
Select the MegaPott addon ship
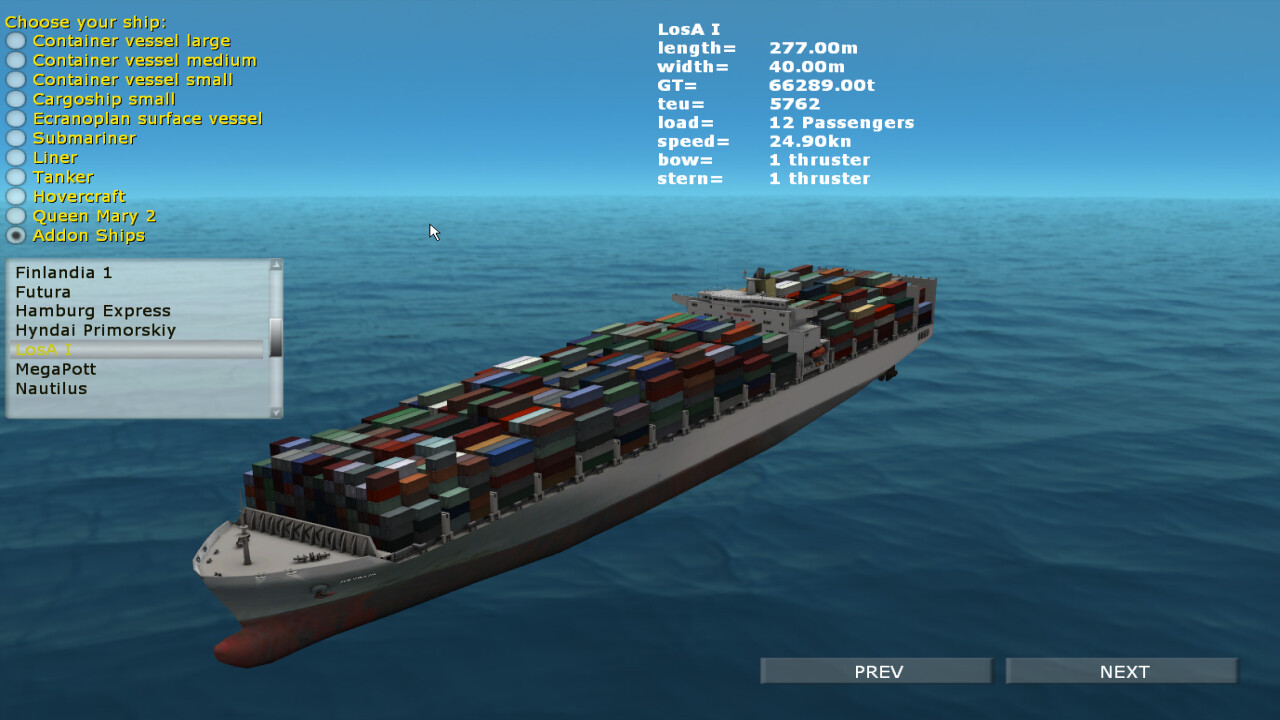click(x=55, y=369)
